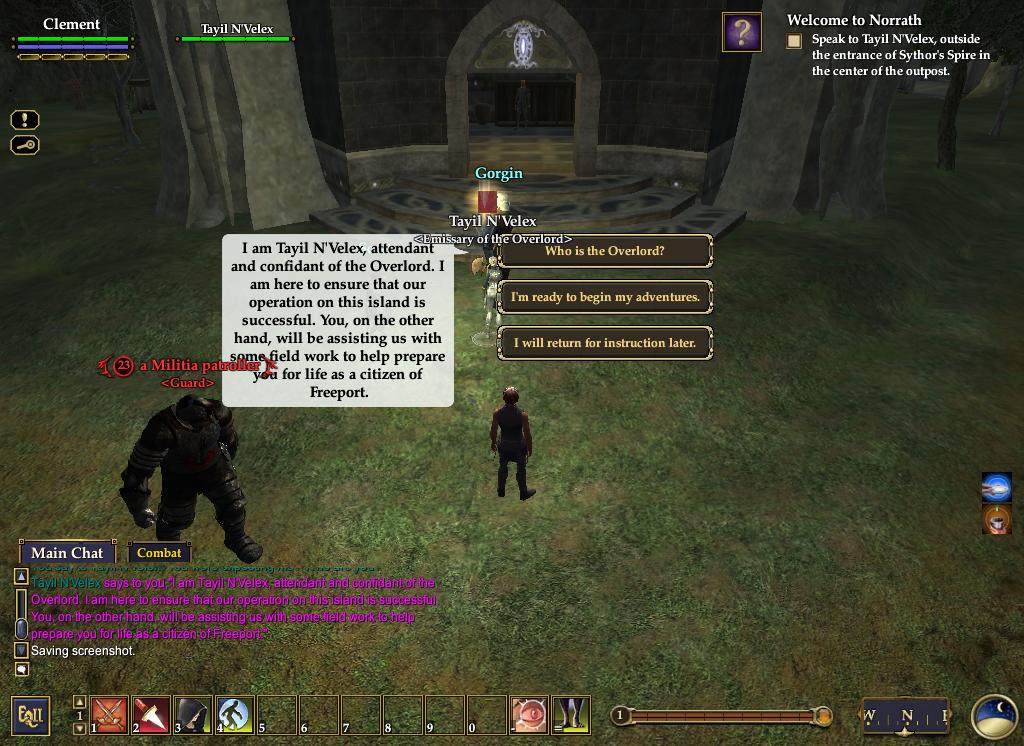Screen dimensions: 1024x746
Task: Select the boots icon in the hotbar
Action: [571, 715]
